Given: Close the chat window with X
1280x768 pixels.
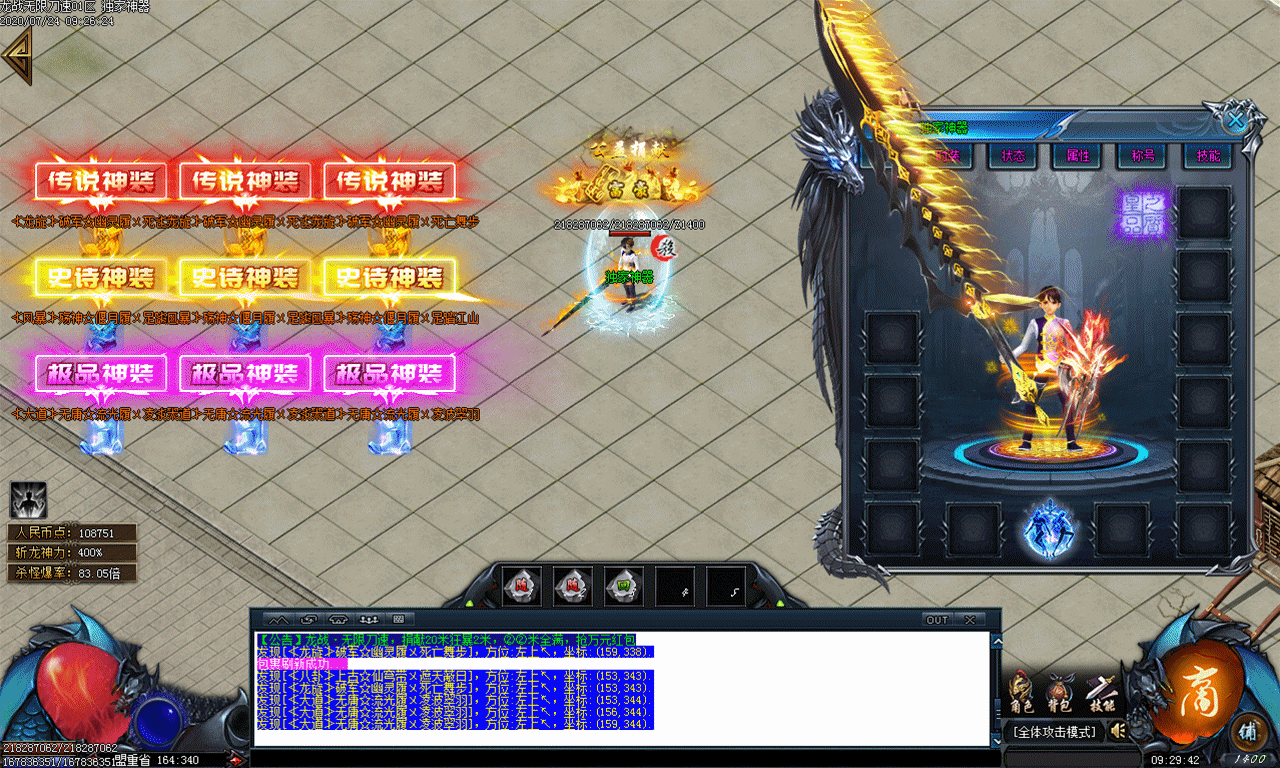Looking at the screenshot, I should tap(968, 620).
